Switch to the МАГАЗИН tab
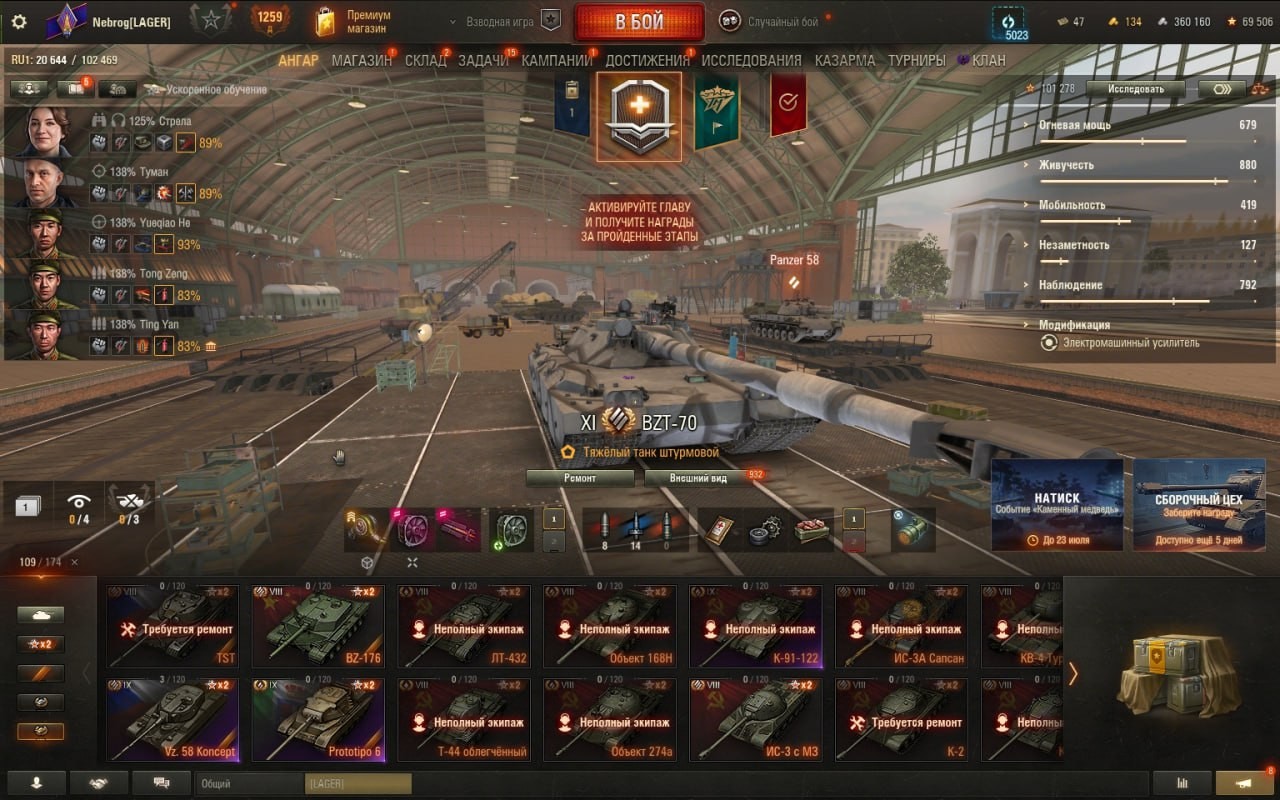This screenshot has height=800, width=1280. coord(361,60)
